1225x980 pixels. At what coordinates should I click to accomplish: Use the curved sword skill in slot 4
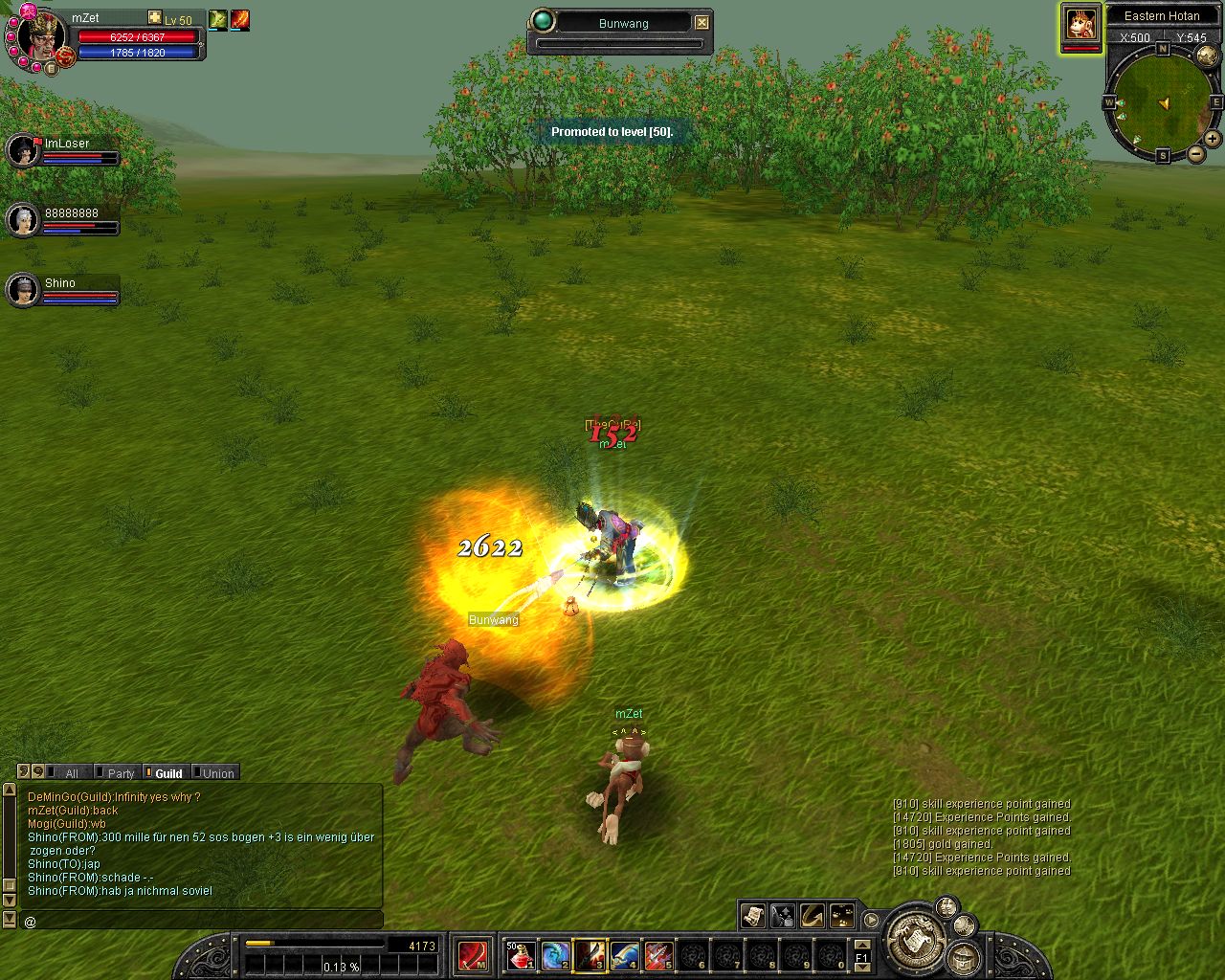click(x=624, y=954)
